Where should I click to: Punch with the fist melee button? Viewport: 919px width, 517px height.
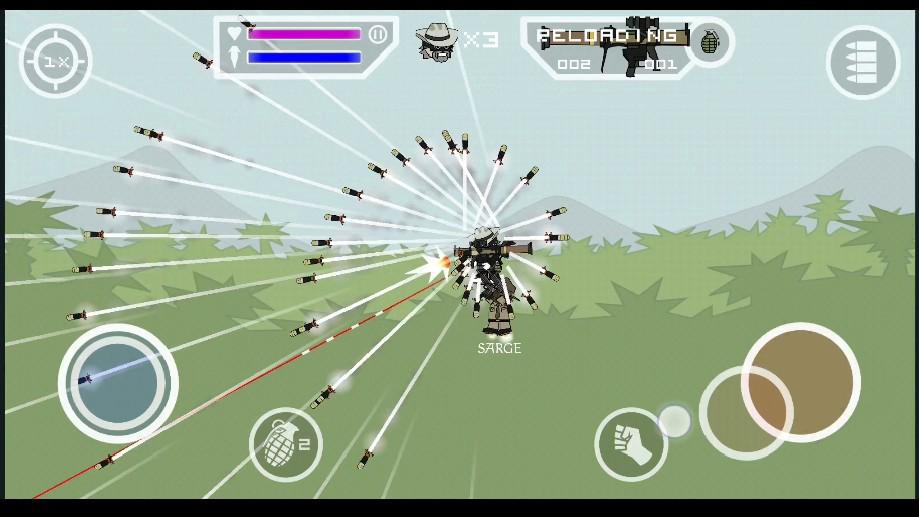(630, 444)
